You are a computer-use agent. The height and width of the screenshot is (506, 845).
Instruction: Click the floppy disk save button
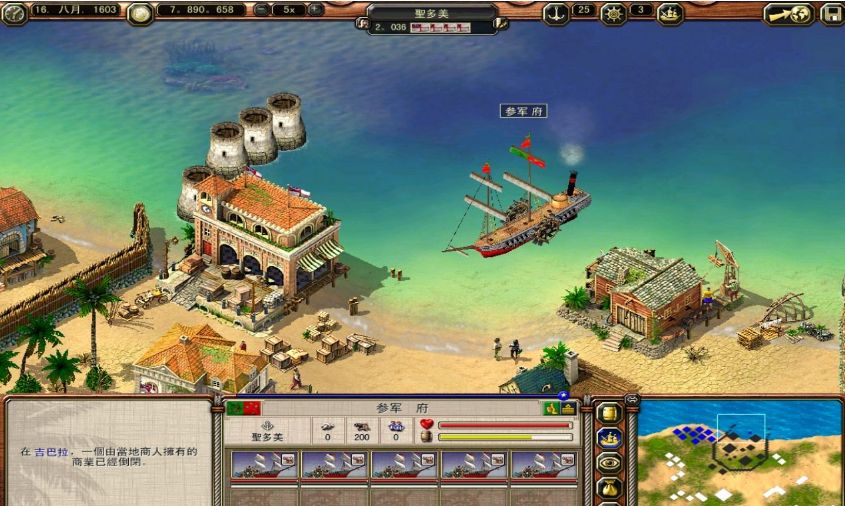tap(831, 14)
